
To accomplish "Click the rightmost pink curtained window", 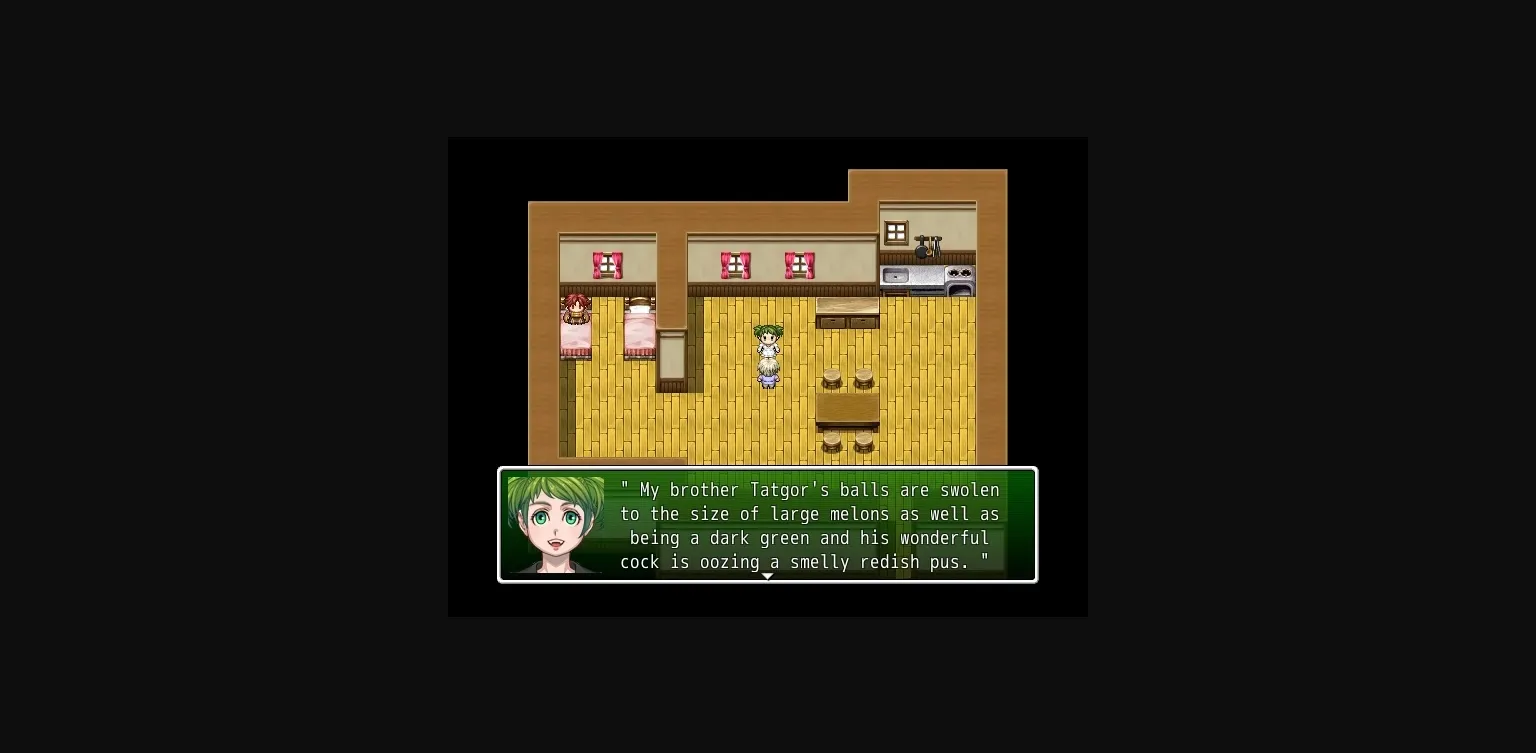I will coord(799,264).
